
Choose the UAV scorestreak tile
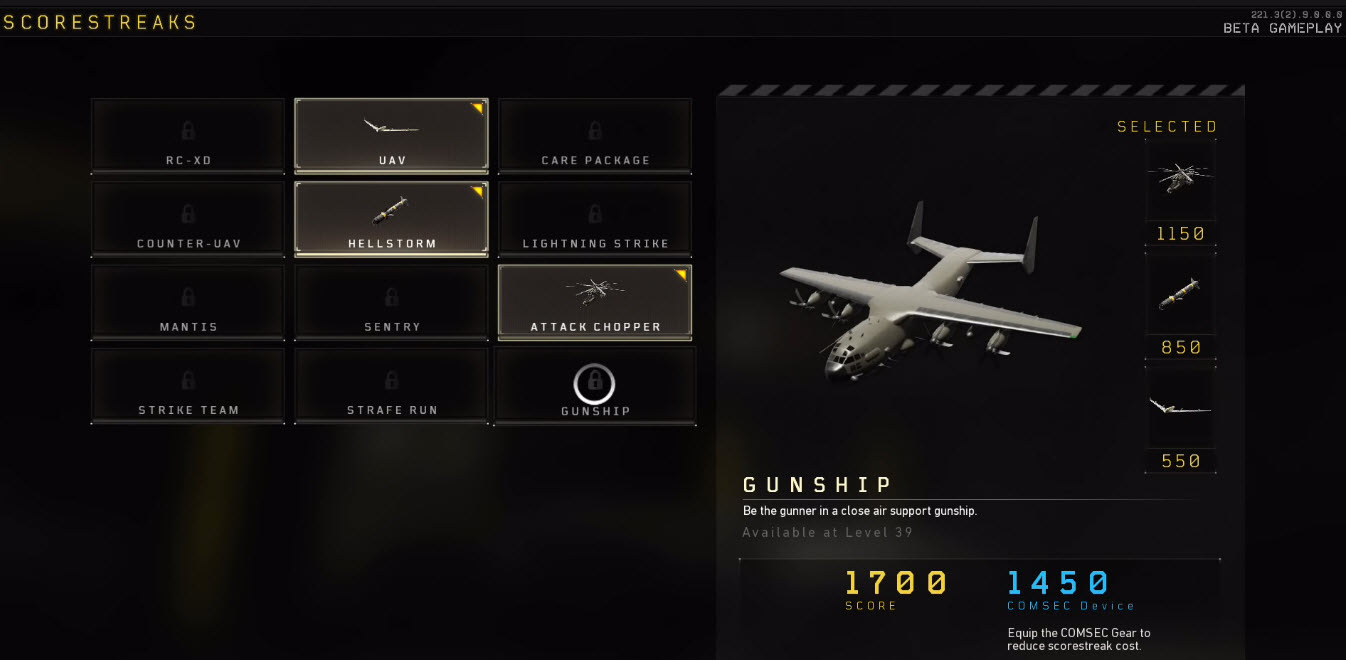pyautogui.click(x=391, y=135)
